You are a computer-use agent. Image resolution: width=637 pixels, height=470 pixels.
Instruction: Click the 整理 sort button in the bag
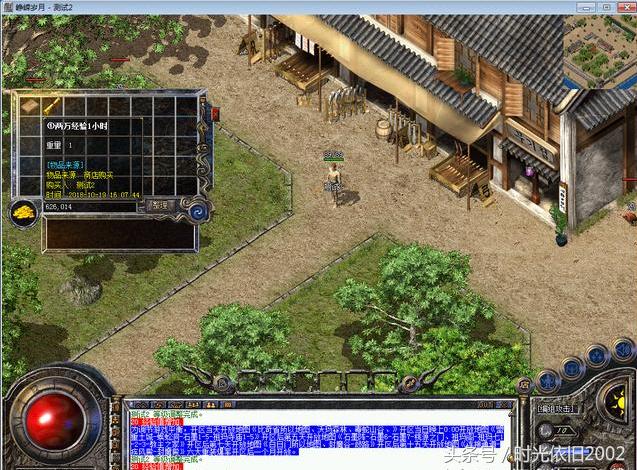pos(160,205)
